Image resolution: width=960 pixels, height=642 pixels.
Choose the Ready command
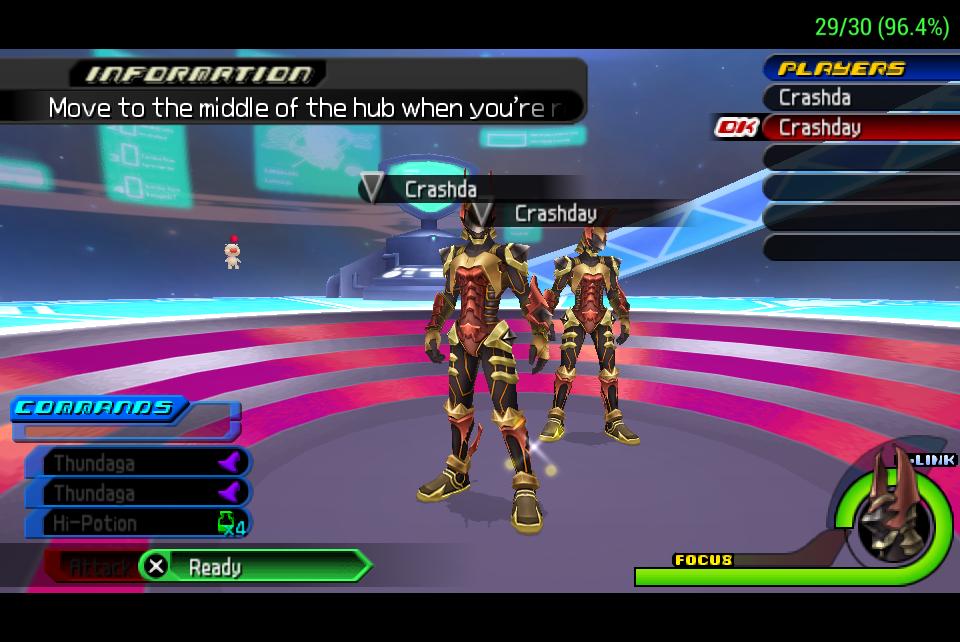(x=254, y=567)
